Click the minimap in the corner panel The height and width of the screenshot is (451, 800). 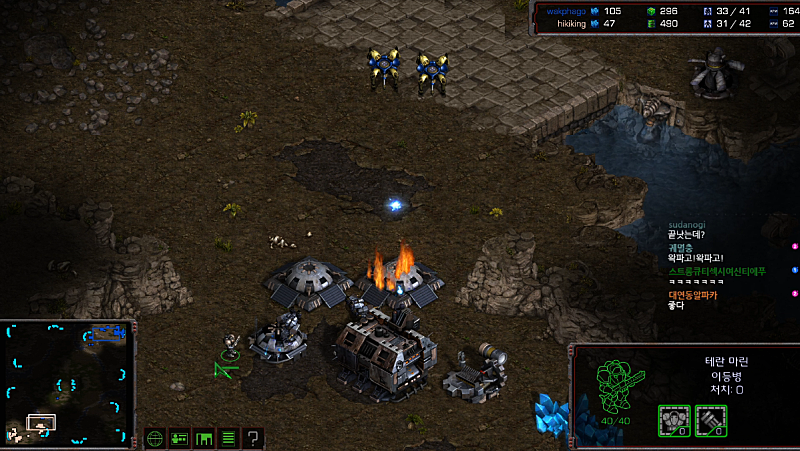(69, 382)
